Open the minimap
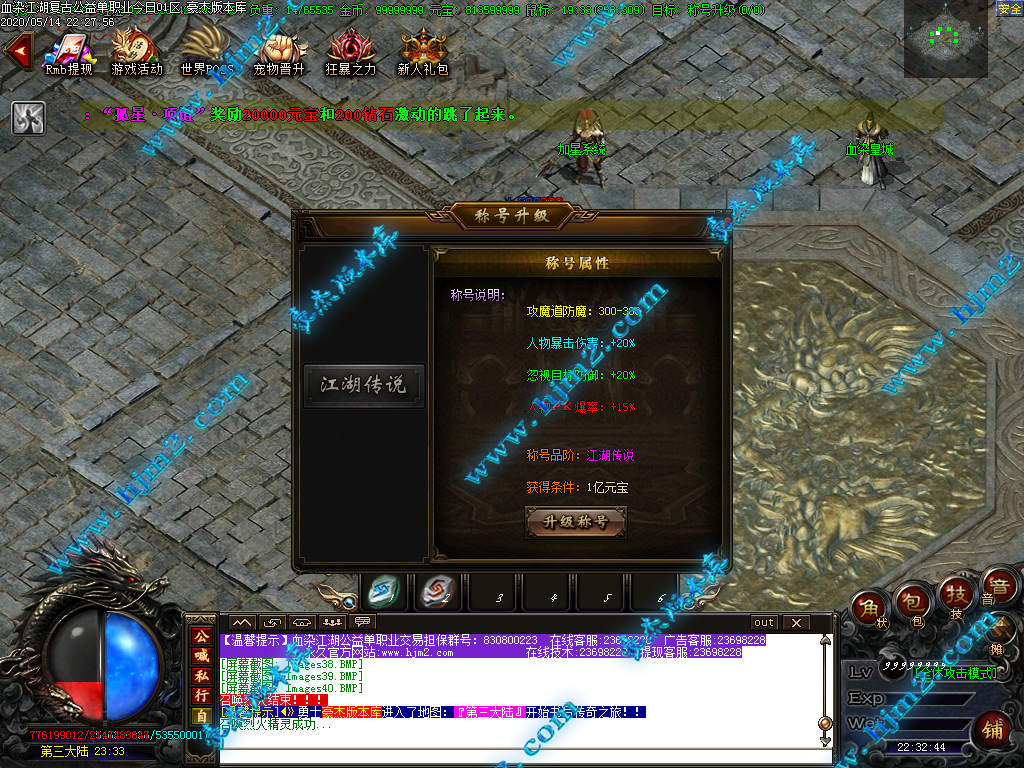Screen dimensions: 1024x768 pos(945,40)
